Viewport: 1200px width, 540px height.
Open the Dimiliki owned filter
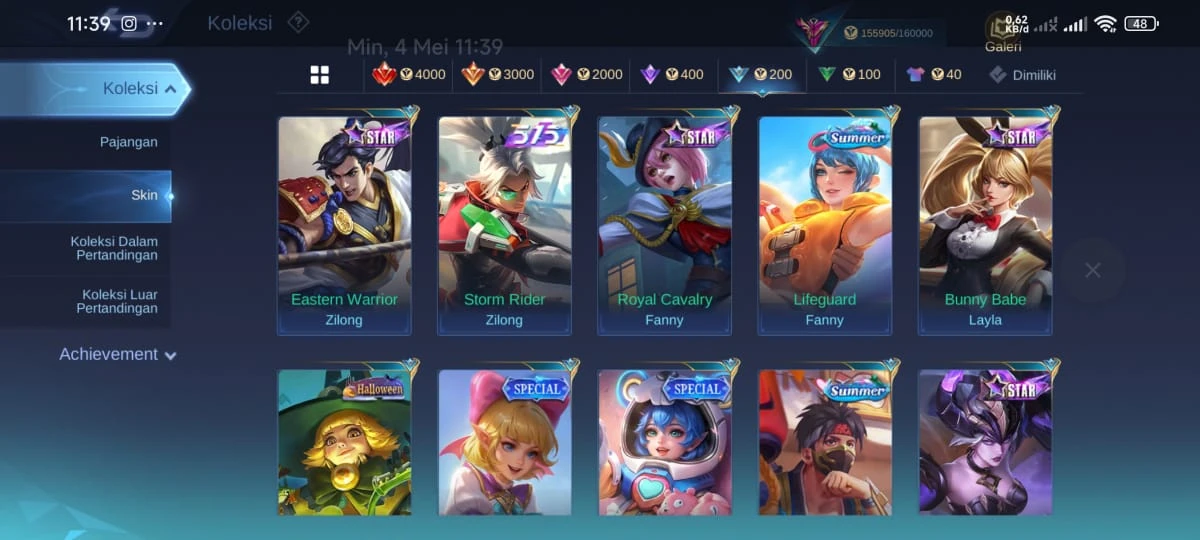[1022, 75]
